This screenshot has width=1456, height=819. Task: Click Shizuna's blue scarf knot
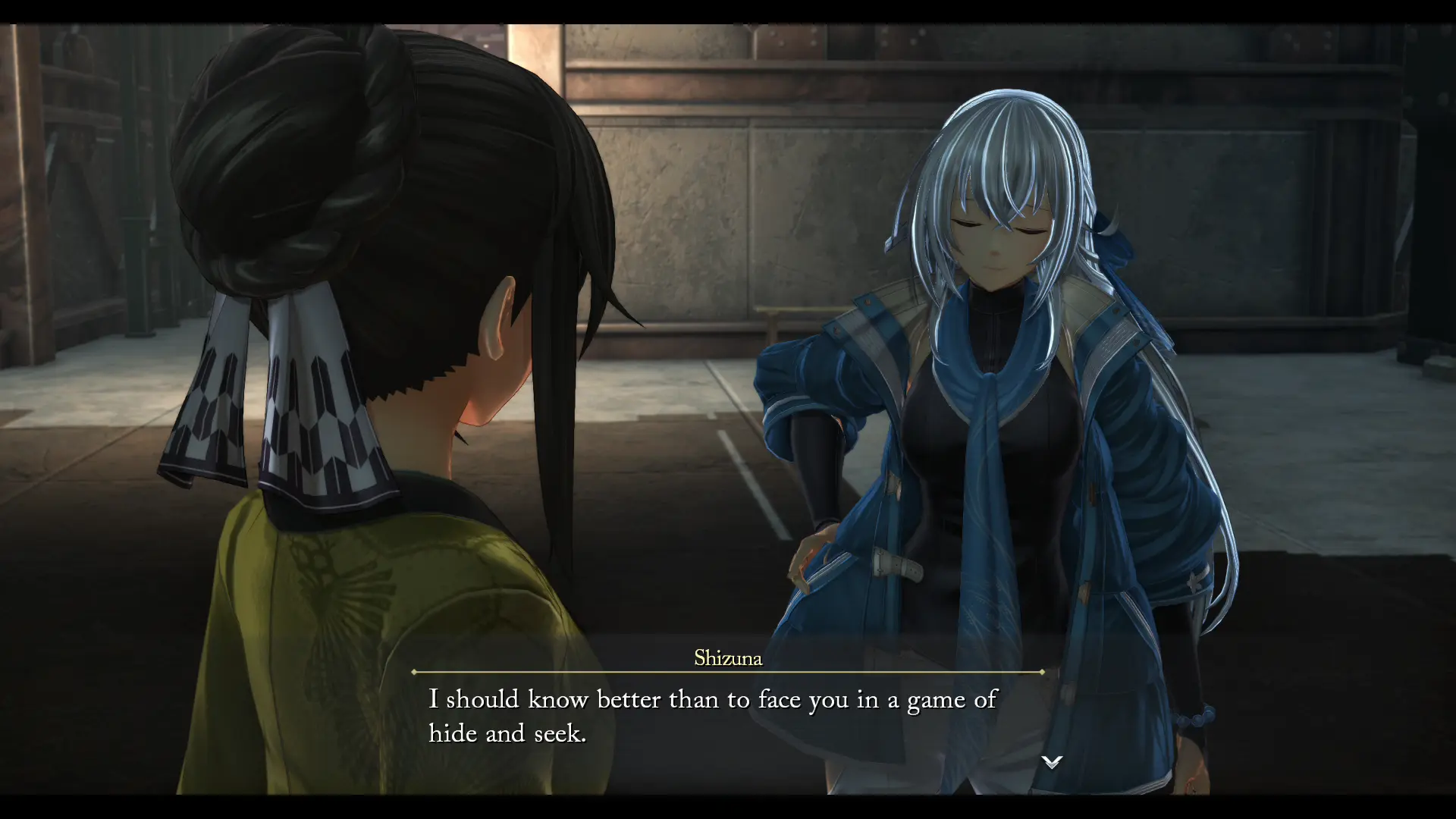pos(986,402)
